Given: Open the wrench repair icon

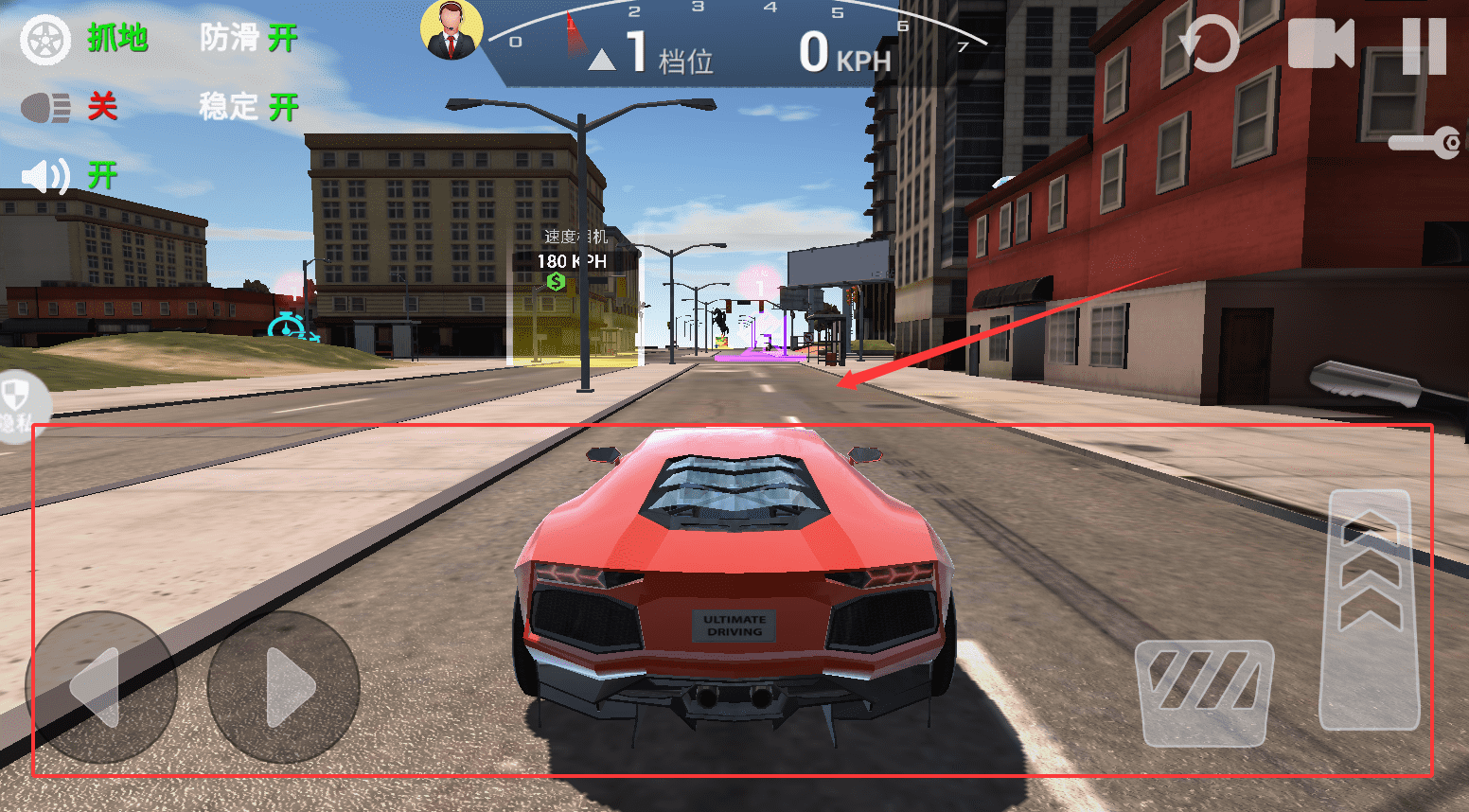Looking at the screenshot, I should pyautogui.click(x=1425, y=143).
